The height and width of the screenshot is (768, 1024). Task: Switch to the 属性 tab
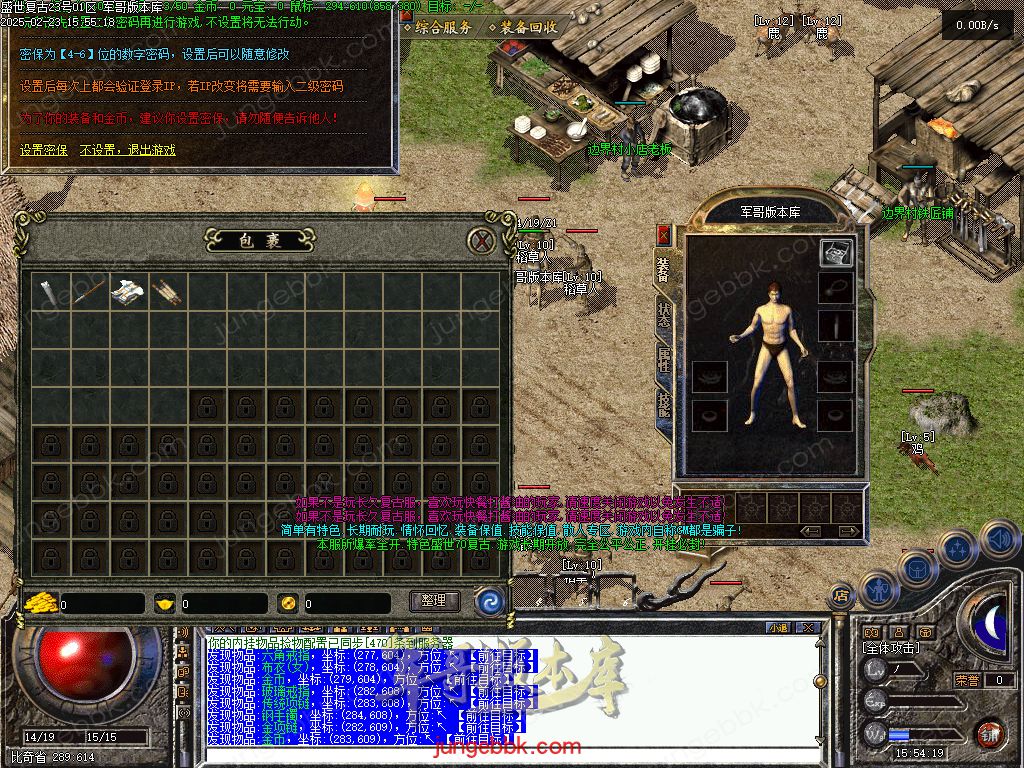pos(664,358)
